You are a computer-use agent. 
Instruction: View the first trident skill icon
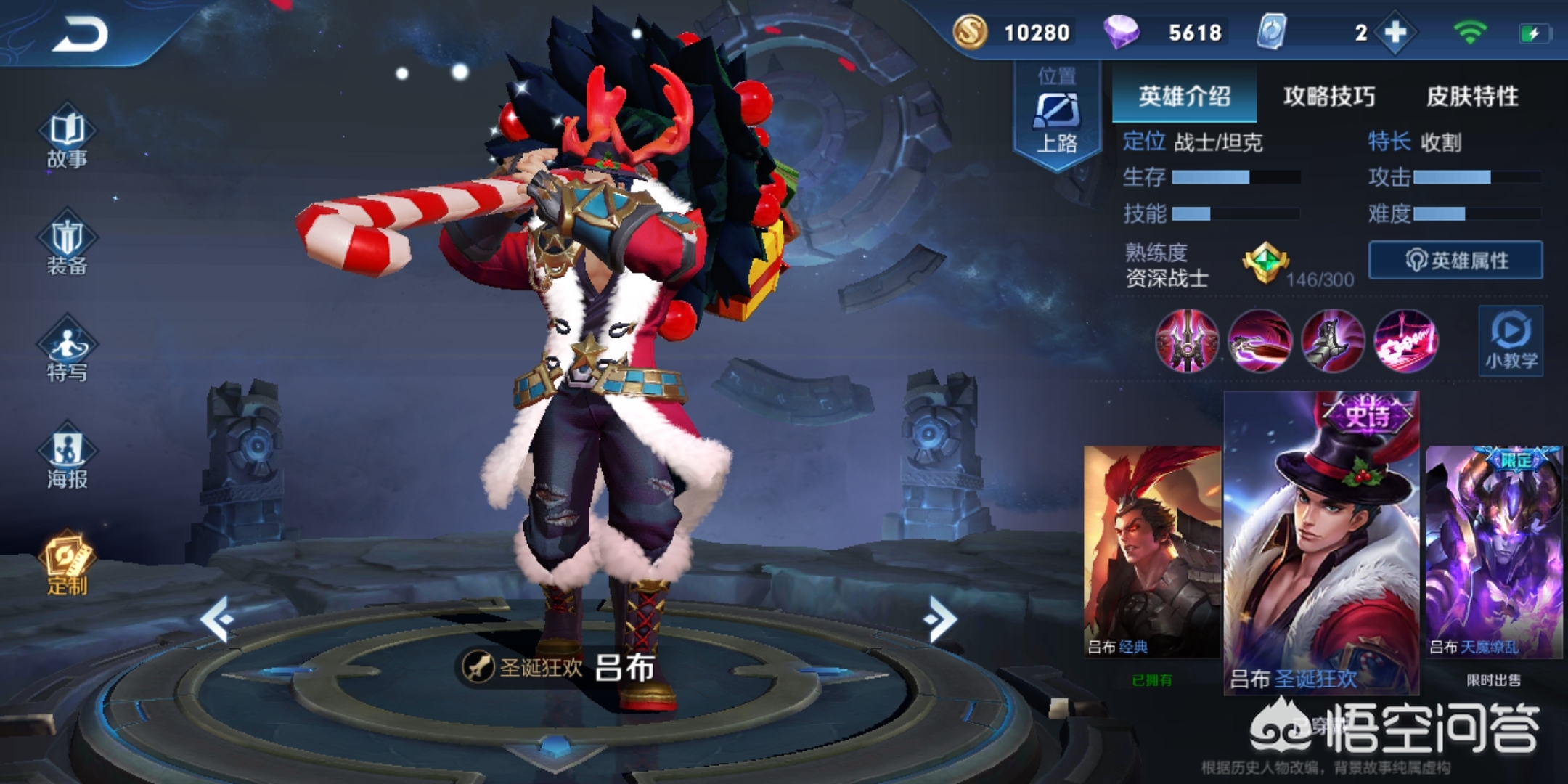tap(1186, 340)
